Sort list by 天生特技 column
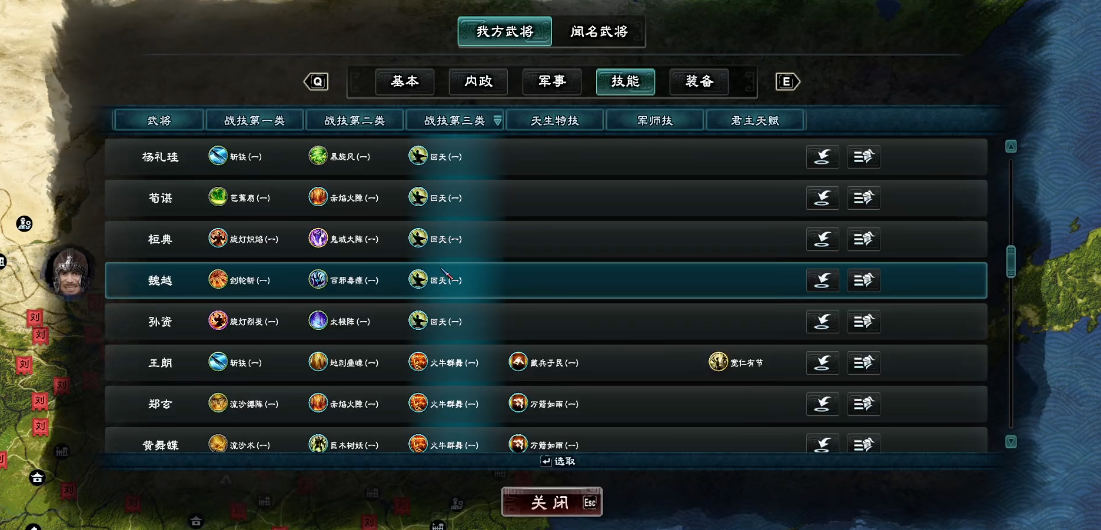The image size is (1101, 530). click(555, 121)
